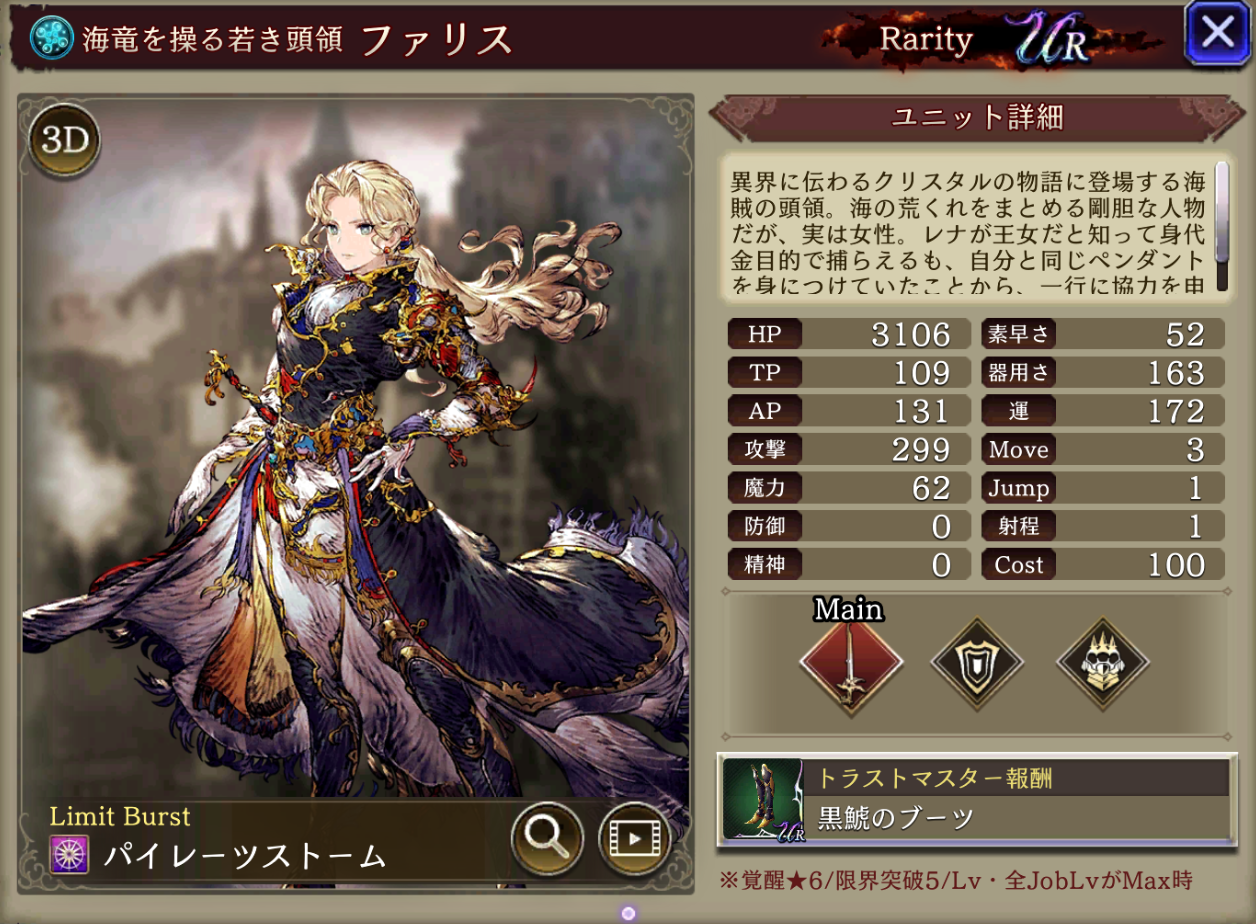
Task: Play the Limit Burst video preview
Action: click(x=634, y=836)
